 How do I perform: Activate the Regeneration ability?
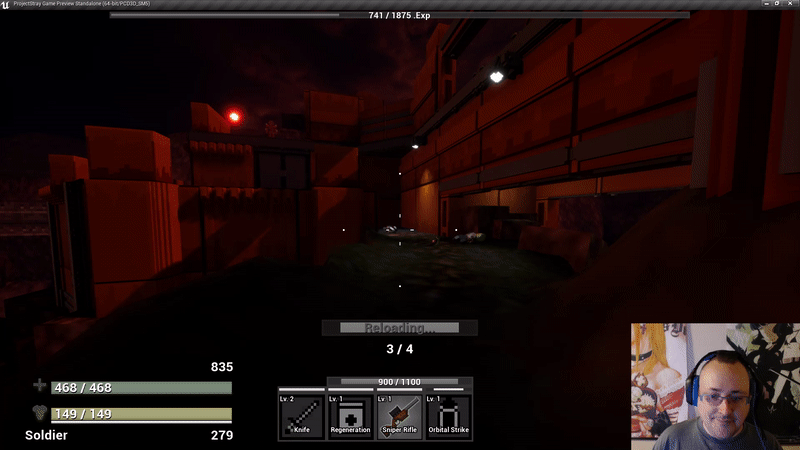[351, 414]
